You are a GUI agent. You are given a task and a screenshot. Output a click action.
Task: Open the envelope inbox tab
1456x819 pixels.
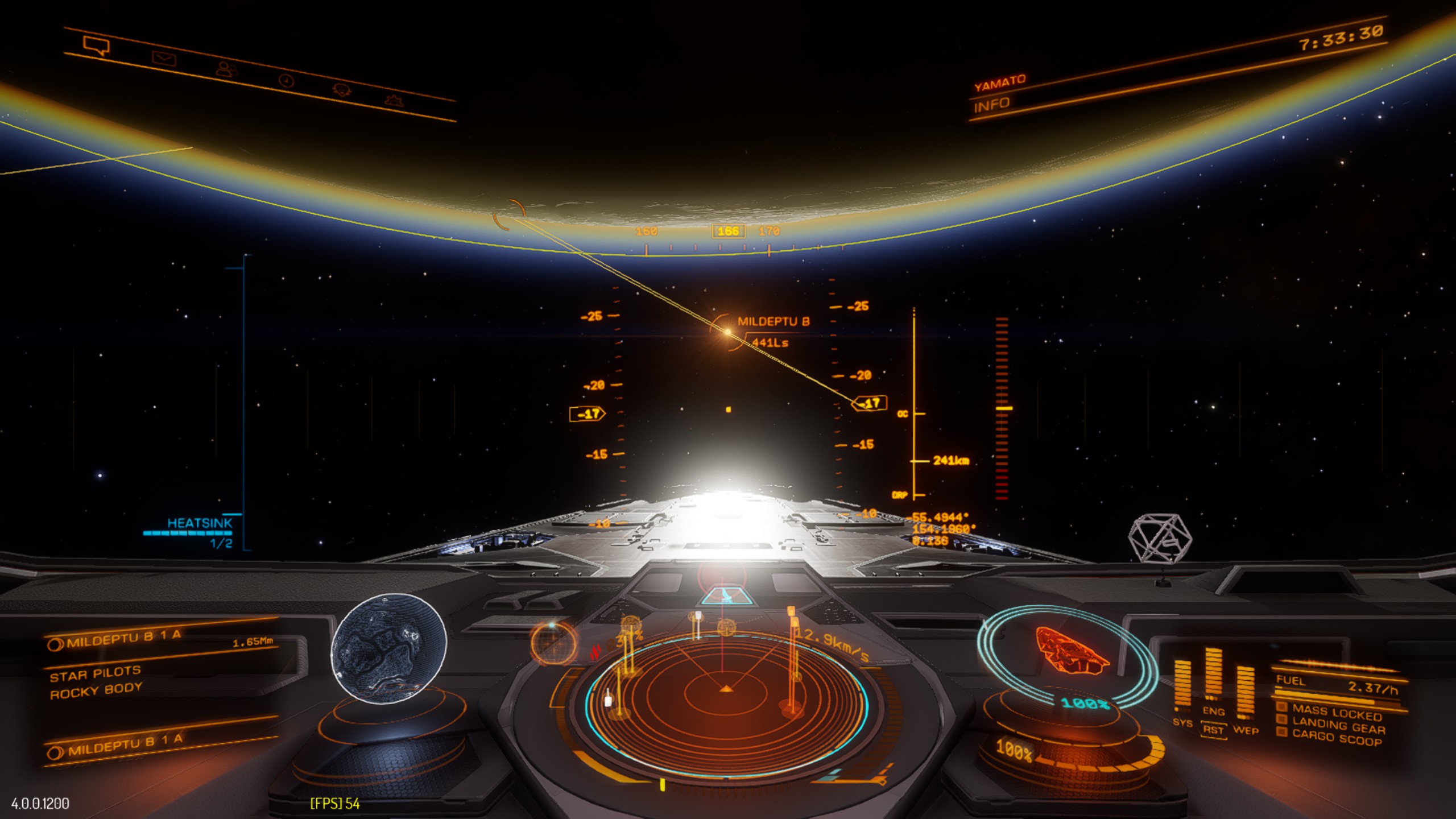pos(164,58)
